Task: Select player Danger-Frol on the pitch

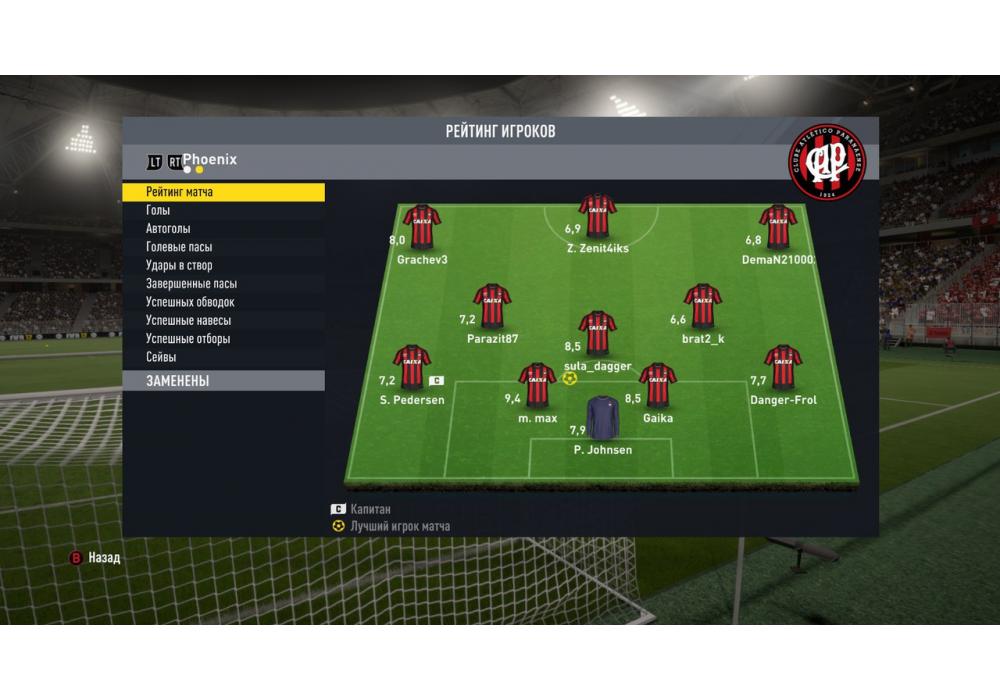Action: tap(782, 368)
